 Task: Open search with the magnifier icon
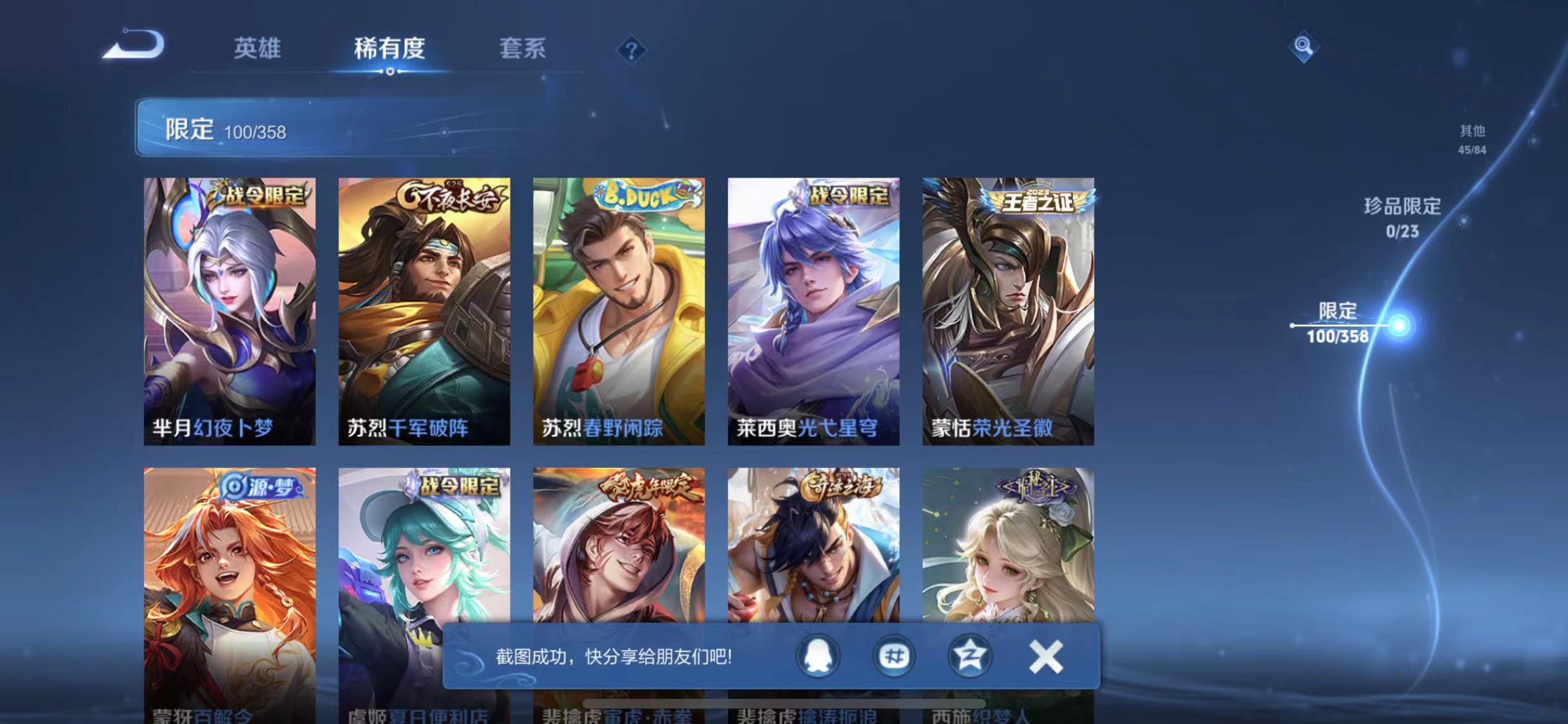(1303, 46)
